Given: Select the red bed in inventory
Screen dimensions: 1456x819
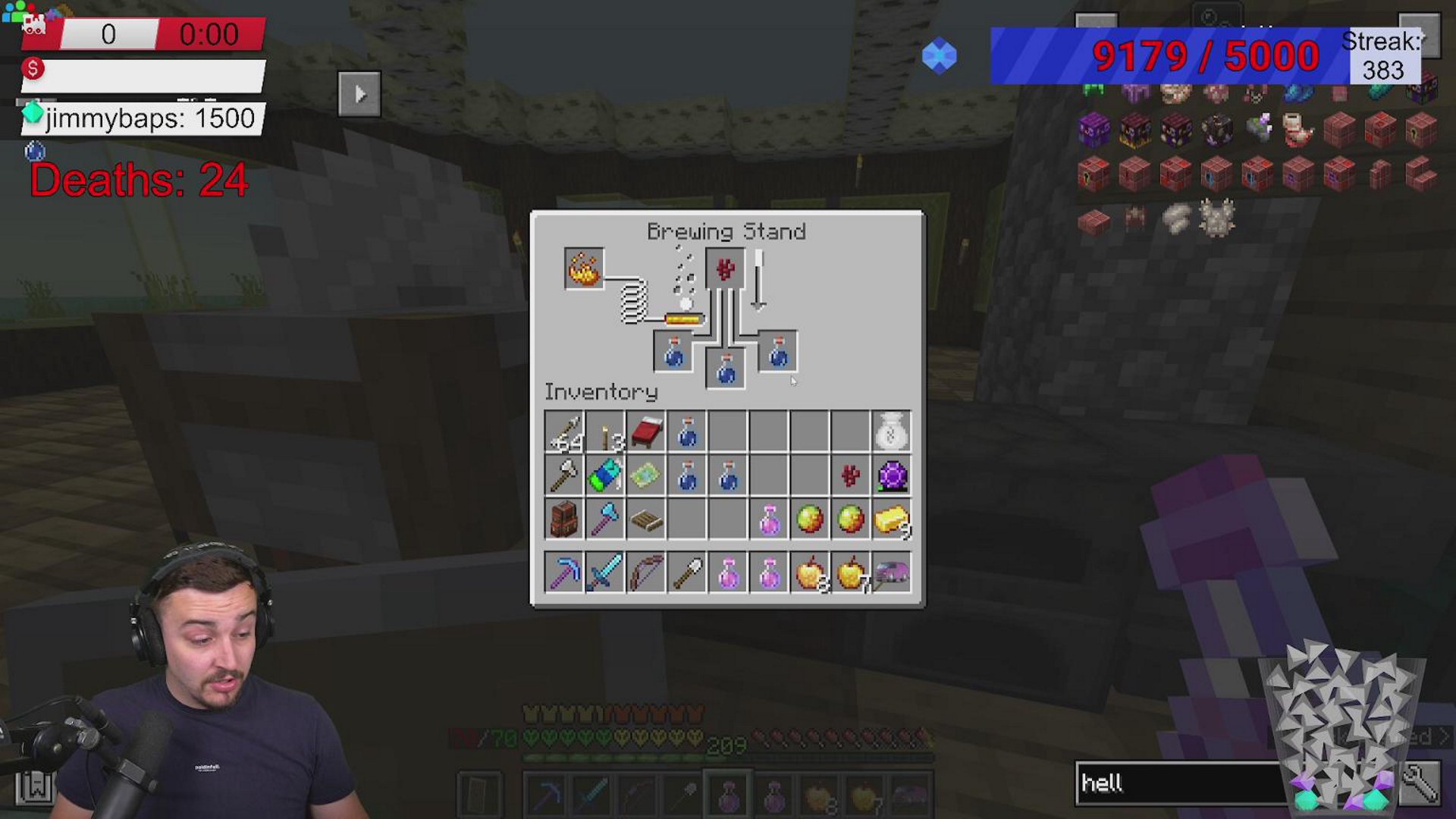Looking at the screenshot, I should (646, 433).
